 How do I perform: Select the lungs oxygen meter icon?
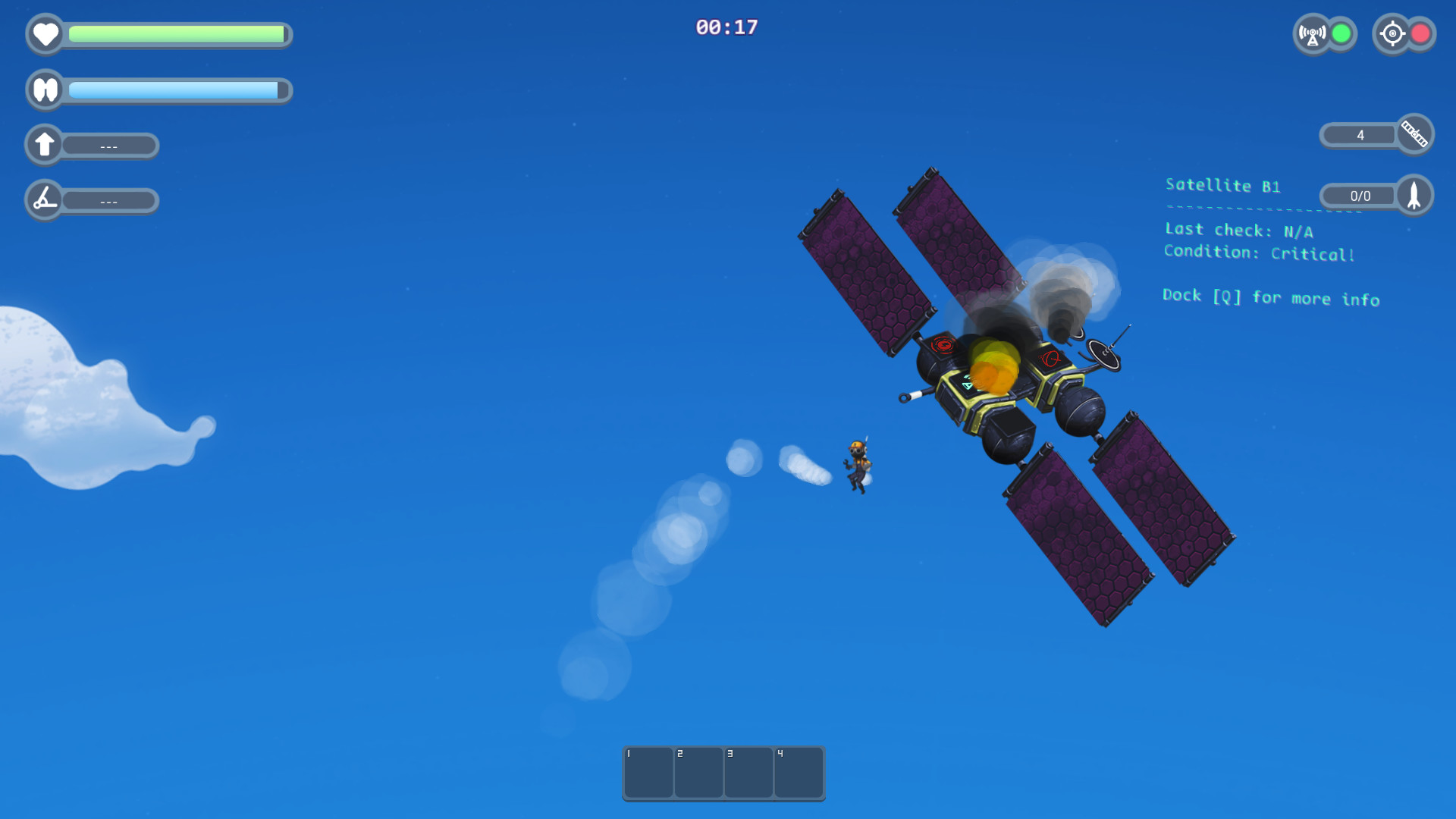[x=45, y=90]
